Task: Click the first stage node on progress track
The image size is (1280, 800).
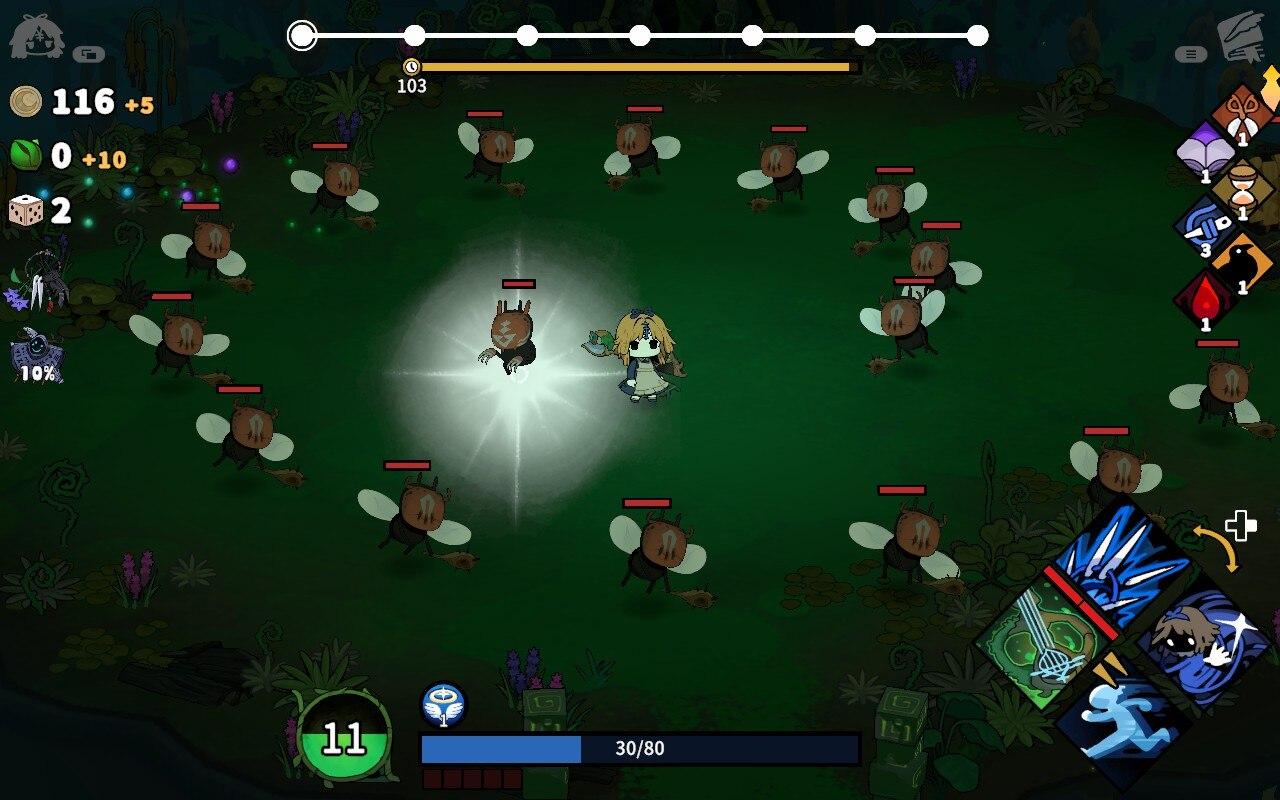Action: (x=302, y=36)
